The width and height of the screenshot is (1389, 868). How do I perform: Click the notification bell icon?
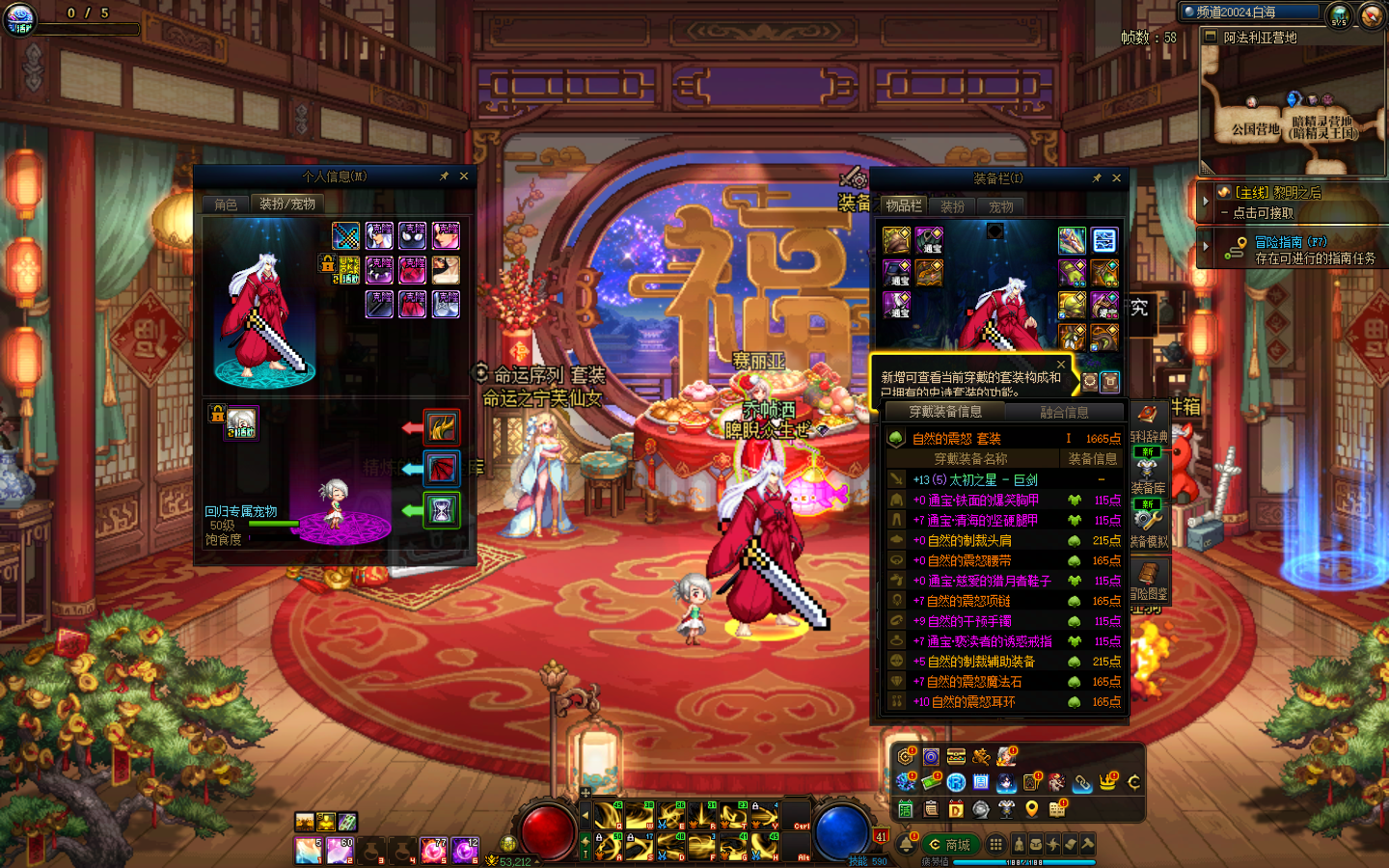coord(907,845)
